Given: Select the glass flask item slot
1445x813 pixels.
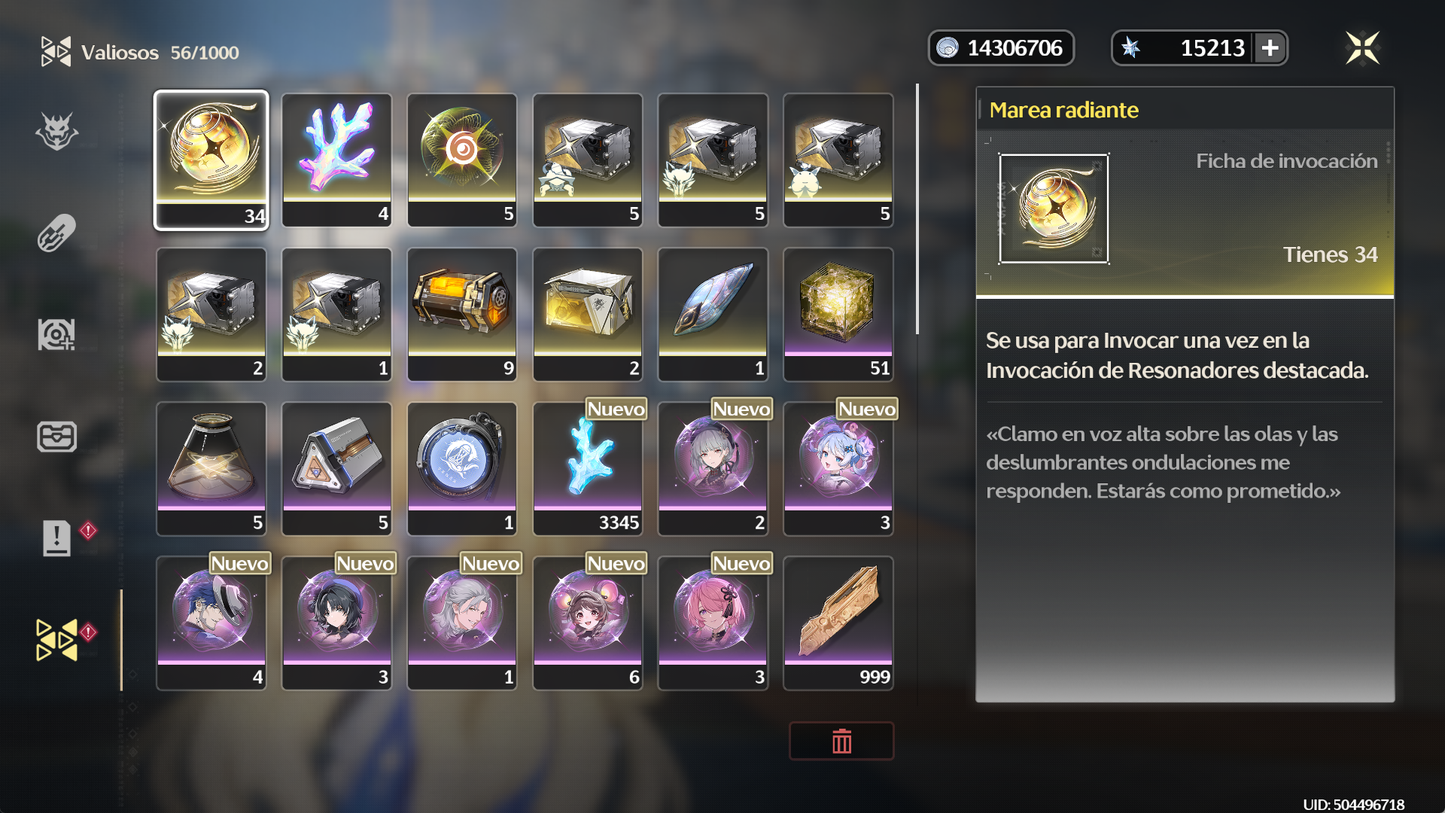Looking at the screenshot, I should click(x=211, y=468).
